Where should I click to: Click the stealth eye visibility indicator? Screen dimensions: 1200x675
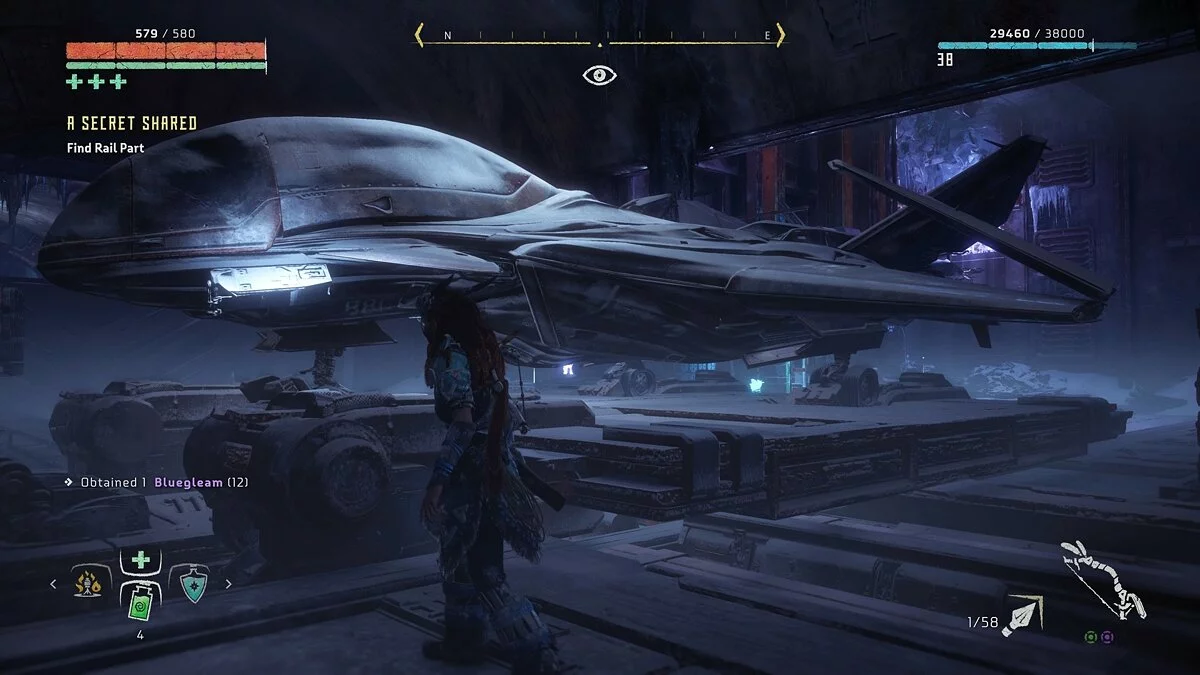click(599, 75)
